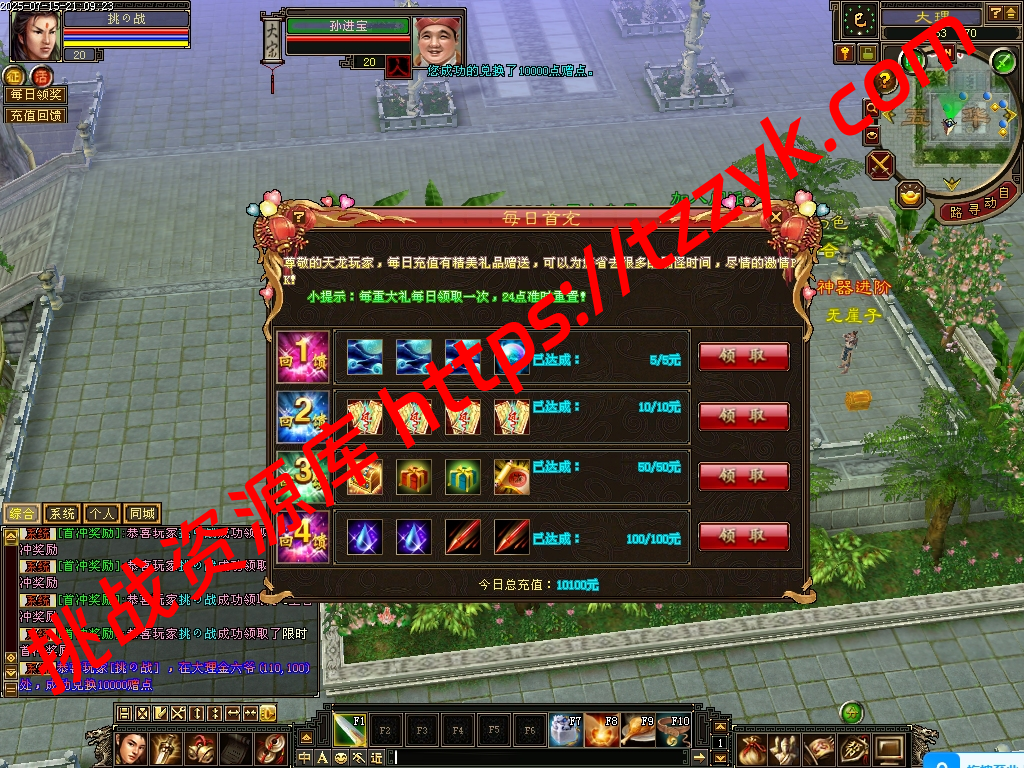The height and width of the screenshot is (768, 1024).
Task: Switch chat to the 系统 tab
Action: [x=62, y=513]
